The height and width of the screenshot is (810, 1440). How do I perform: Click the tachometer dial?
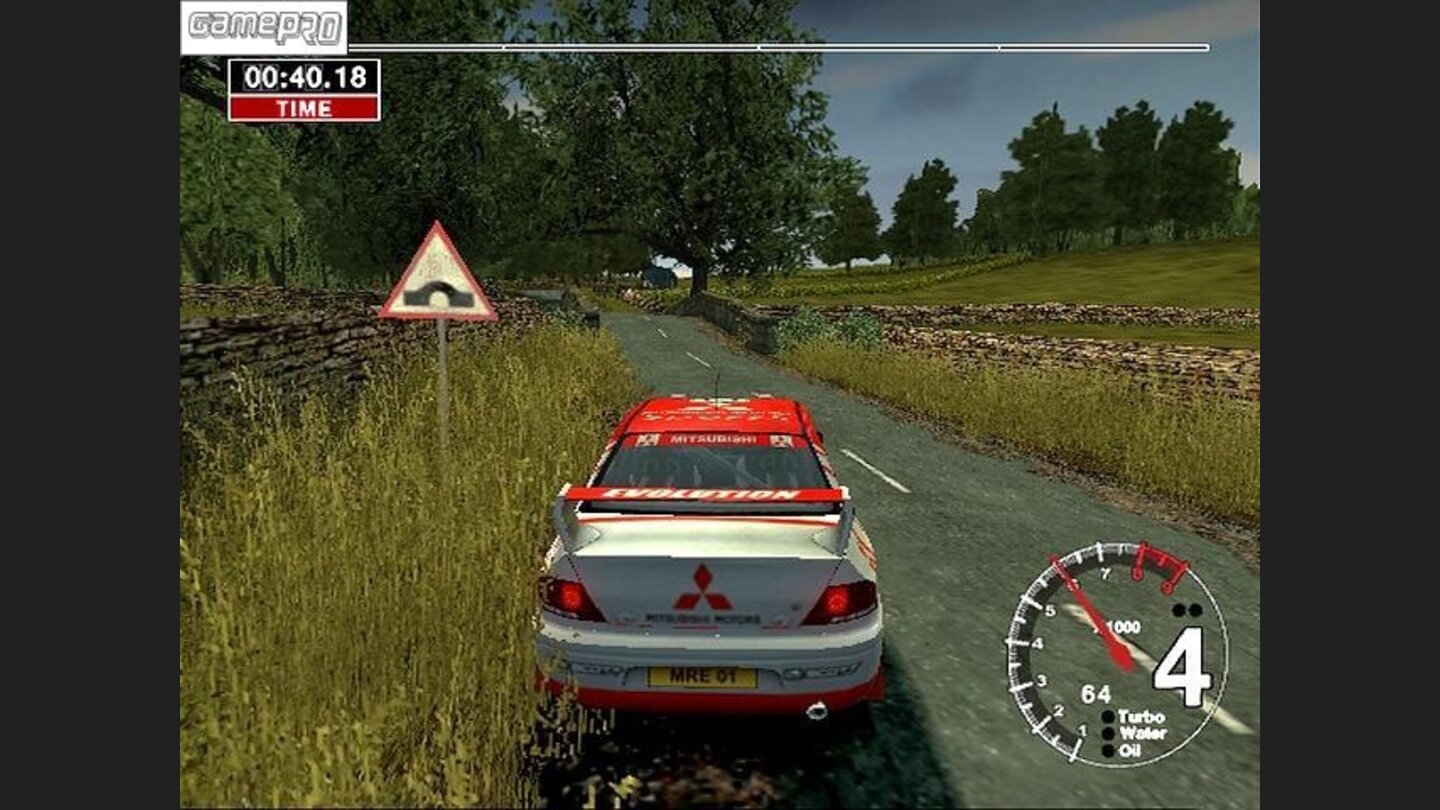[1116, 654]
